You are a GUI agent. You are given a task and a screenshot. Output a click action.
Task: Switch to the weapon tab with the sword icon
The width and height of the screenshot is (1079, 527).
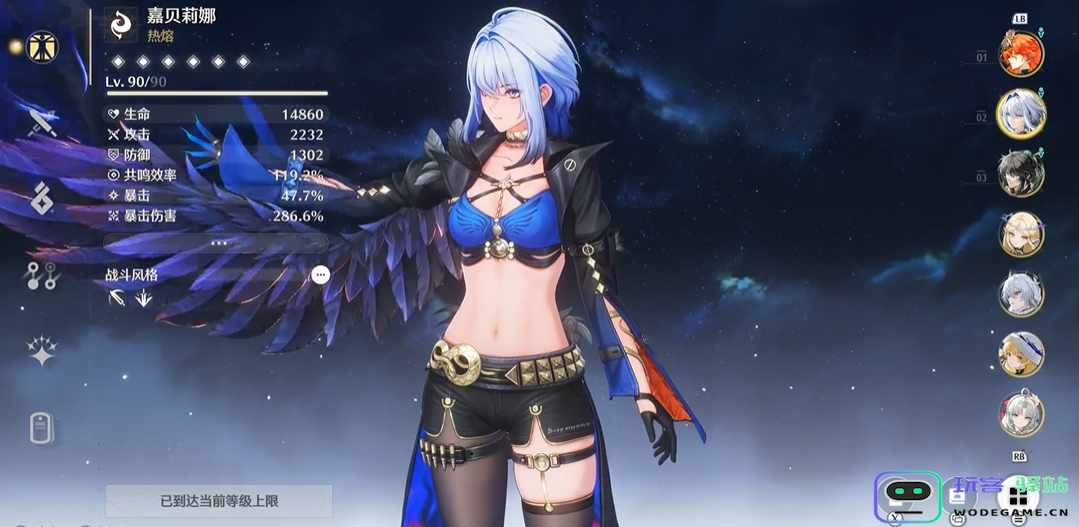pos(42,124)
